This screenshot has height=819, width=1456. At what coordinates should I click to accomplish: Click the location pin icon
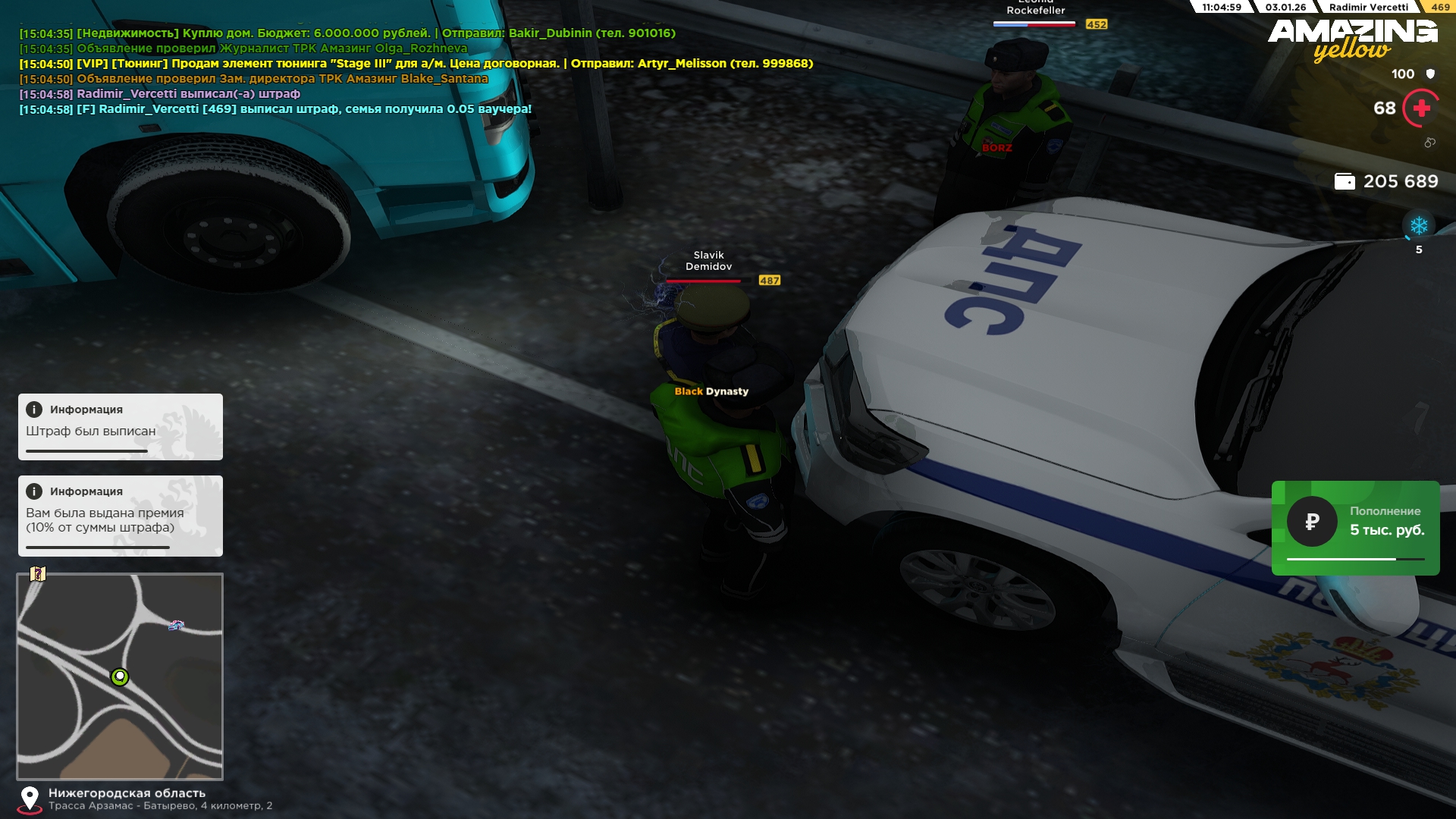[x=30, y=799]
